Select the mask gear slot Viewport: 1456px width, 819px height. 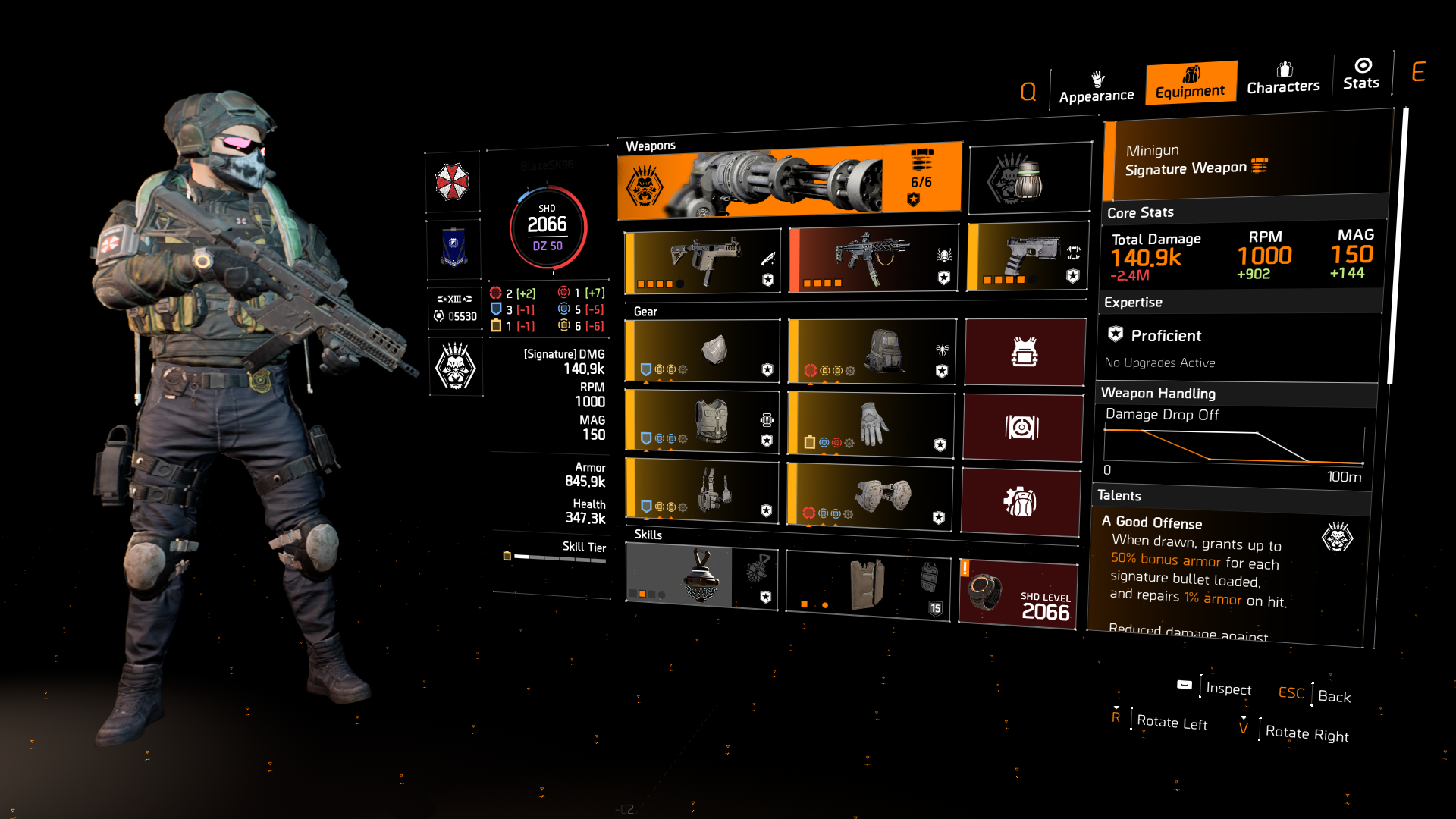(701, 351)
